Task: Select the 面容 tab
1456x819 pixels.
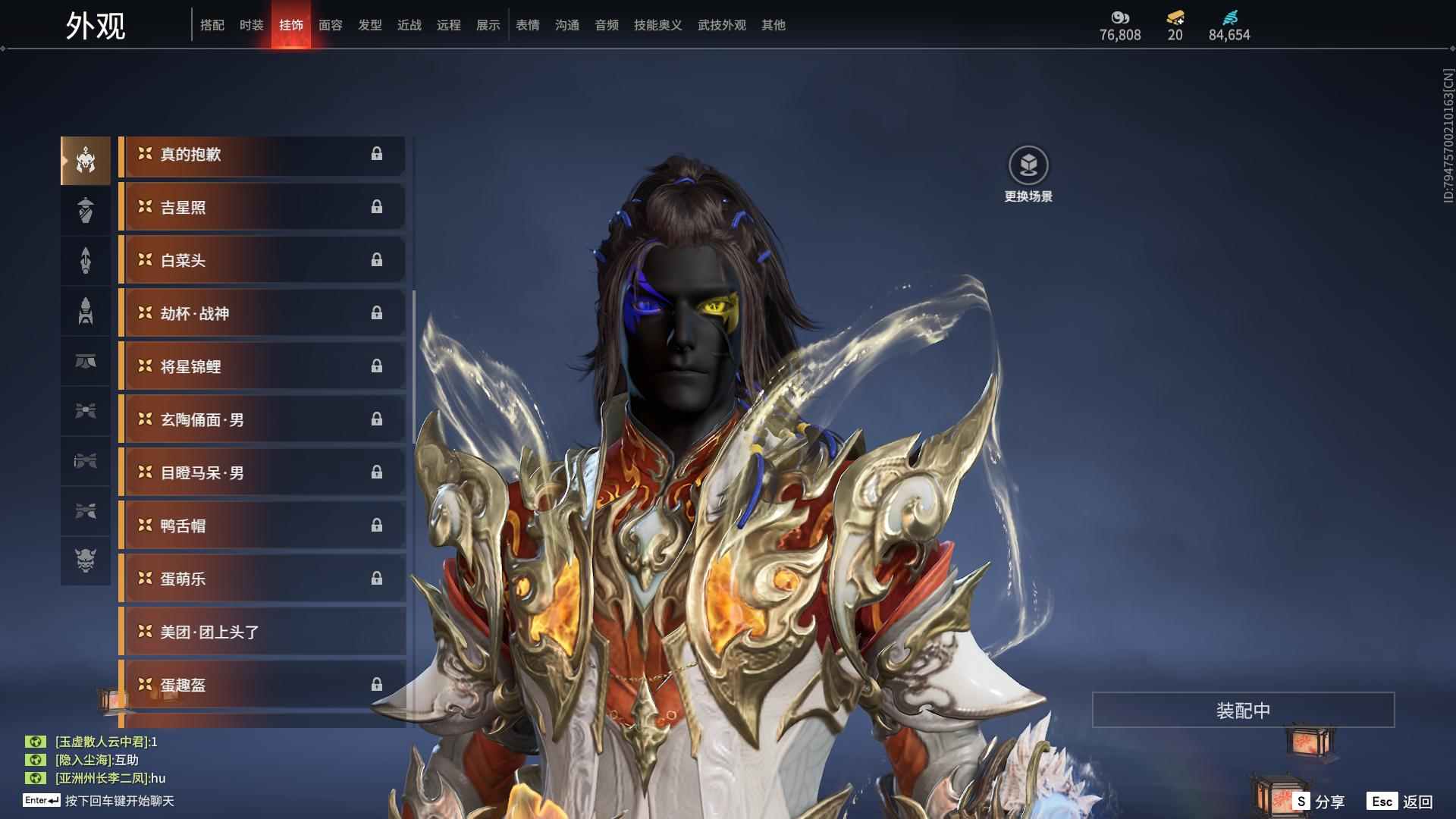Action: [x=330, y=25]
